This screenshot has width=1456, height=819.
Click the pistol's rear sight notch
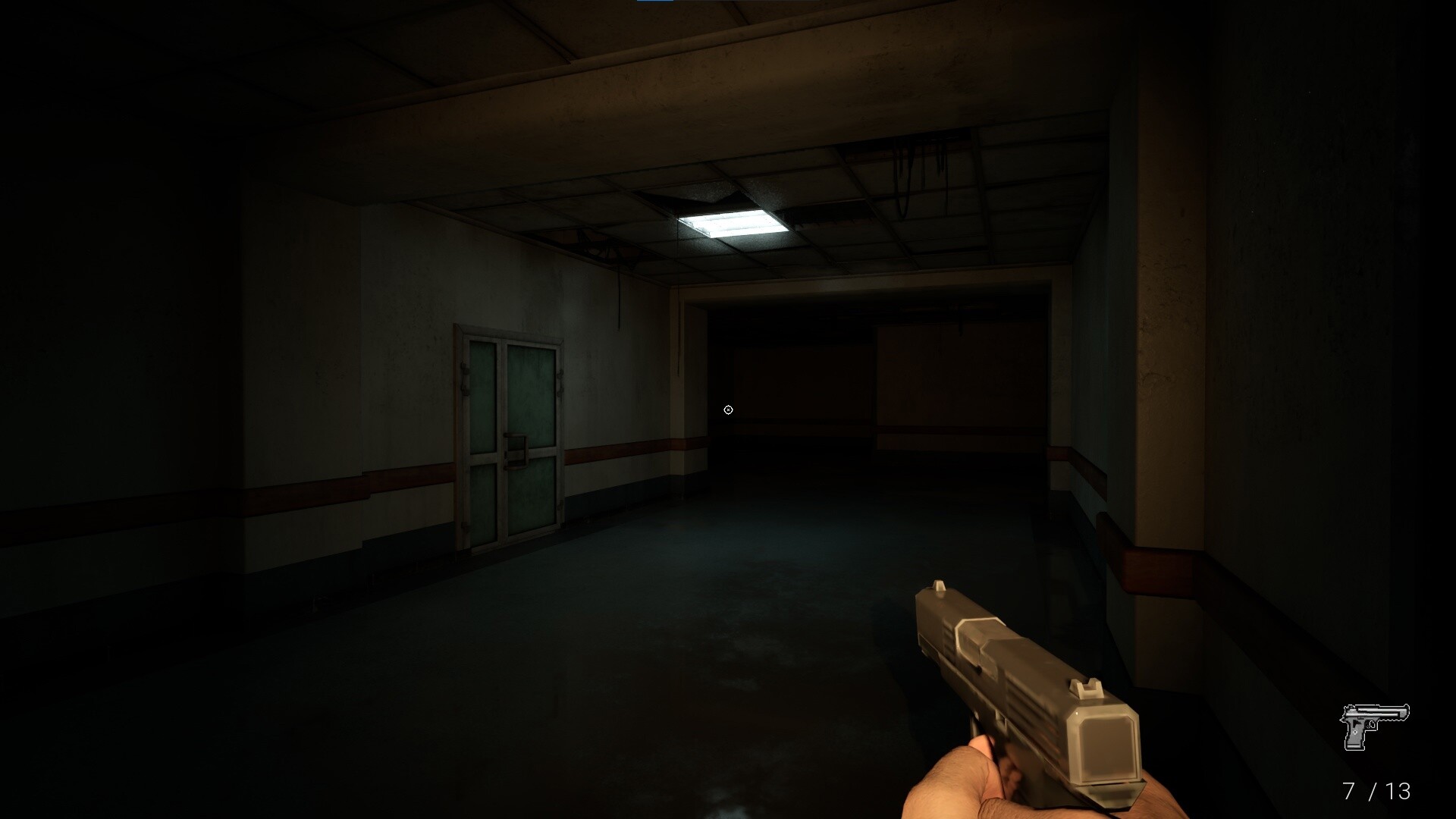(1089, 686)
